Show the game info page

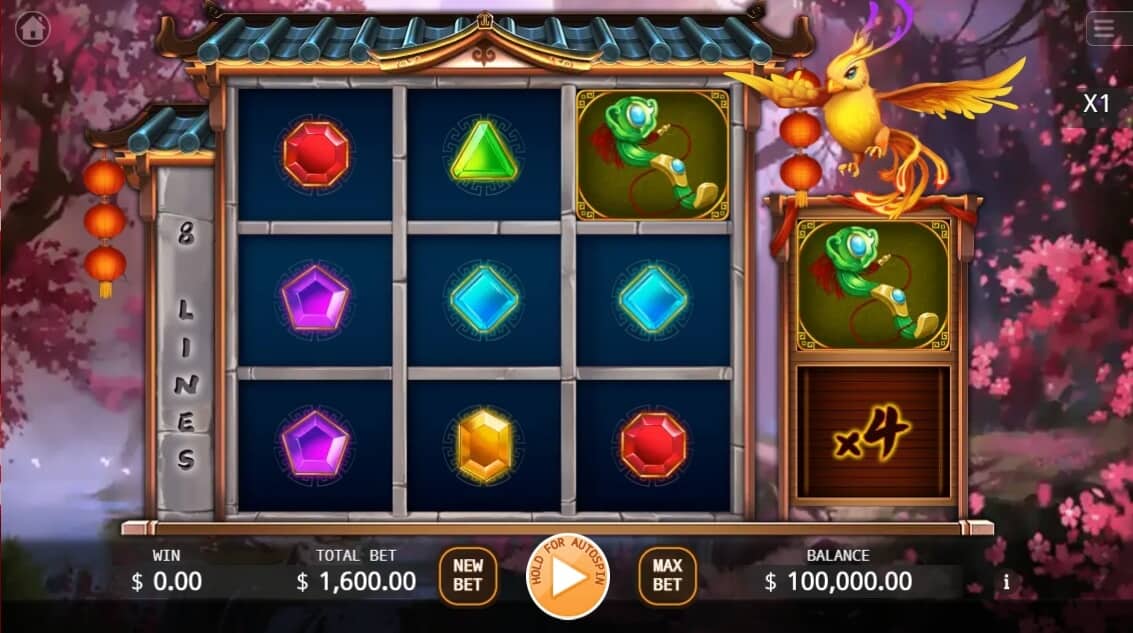[x=1006, y=581]
